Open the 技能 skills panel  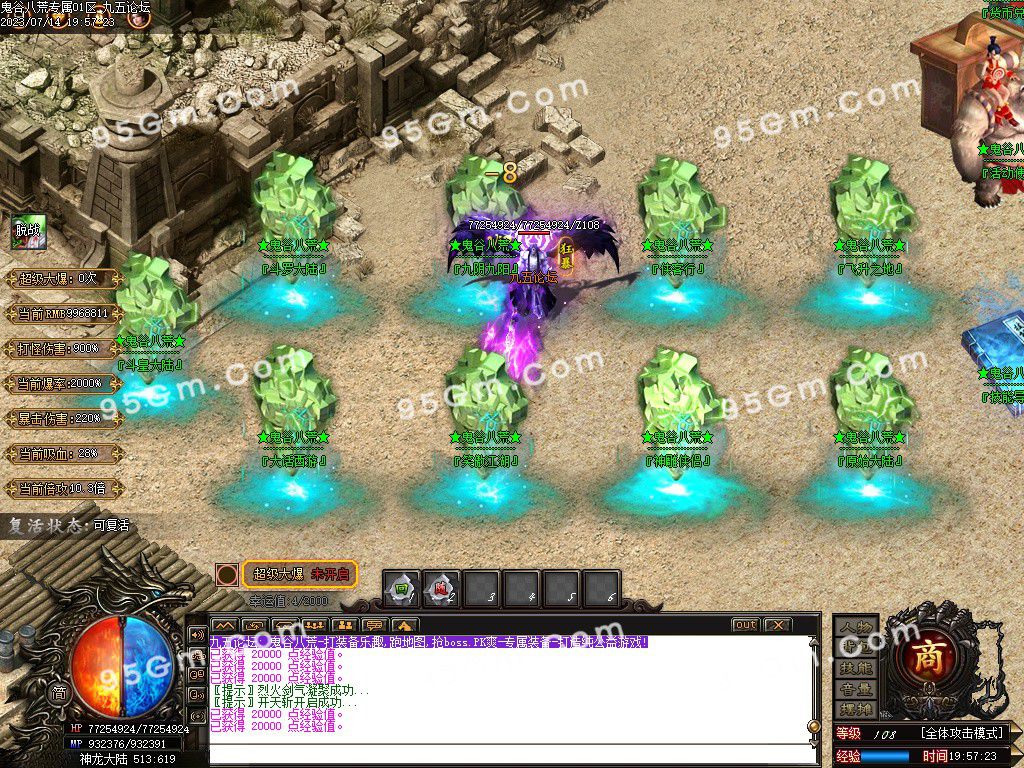856,668
